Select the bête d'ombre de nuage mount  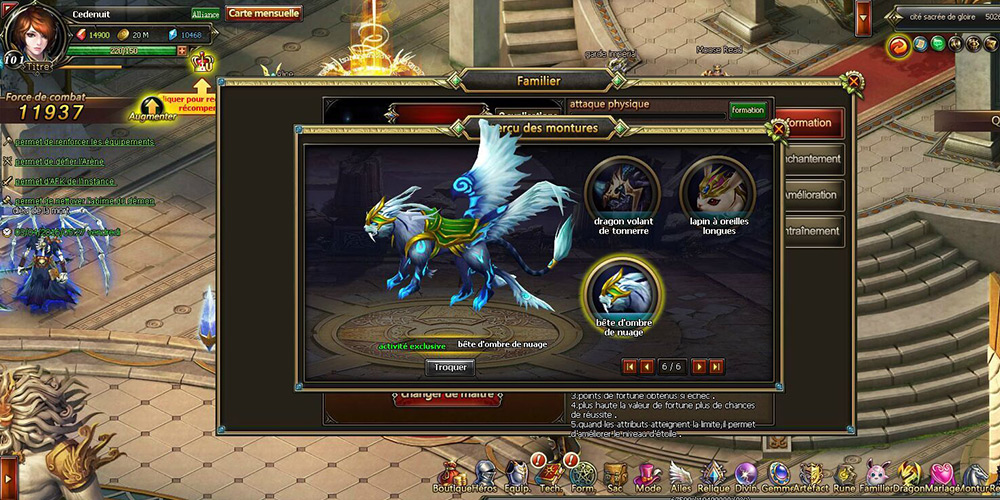coord(620,289)
